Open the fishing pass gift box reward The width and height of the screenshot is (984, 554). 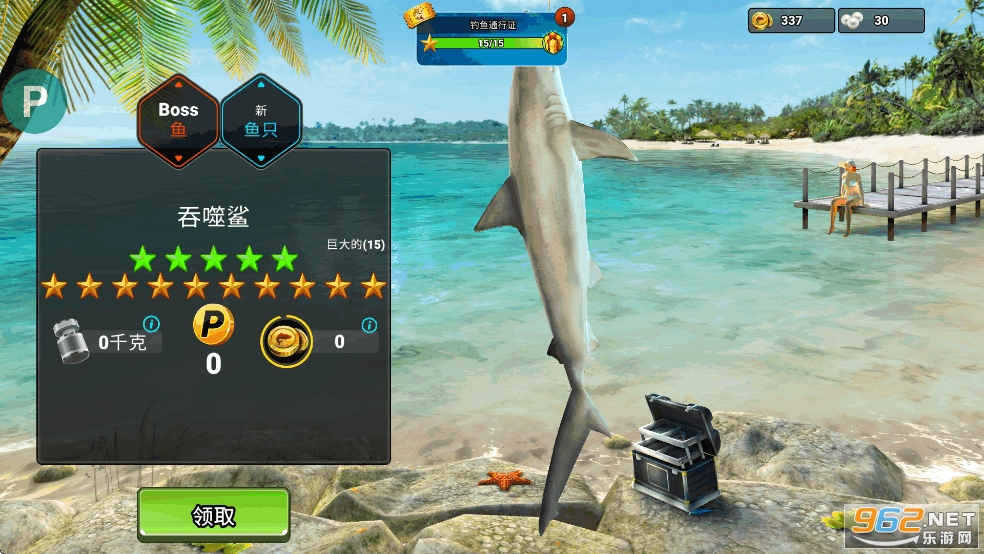[x=552, y=43]
